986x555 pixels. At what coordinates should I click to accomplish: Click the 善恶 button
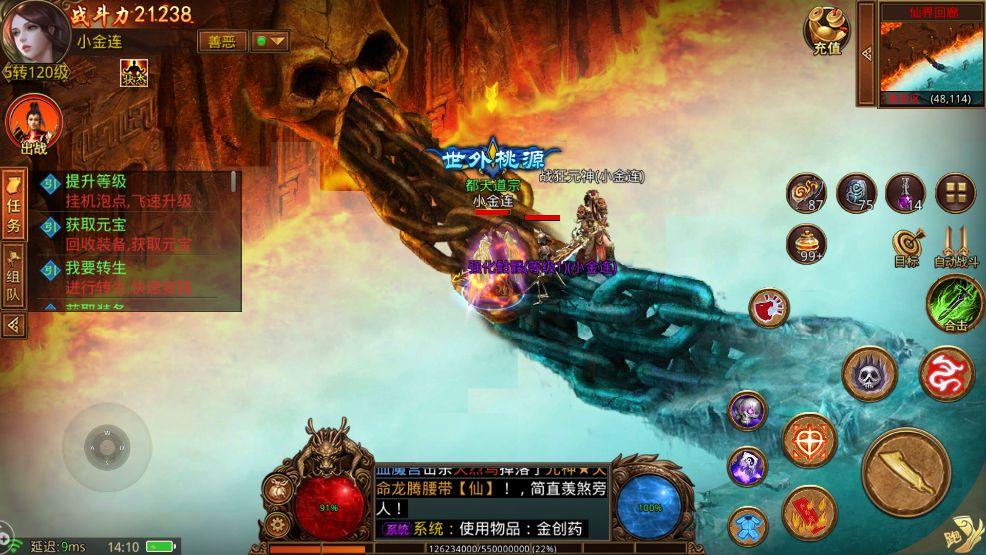[x=222, y=41]
